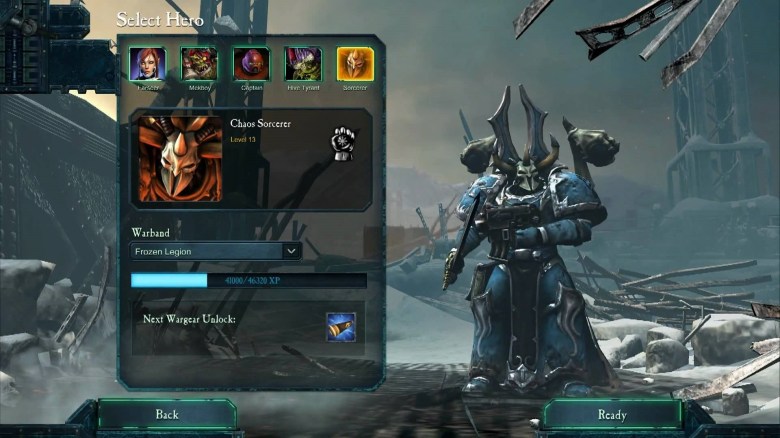Go back with the Back button
780x438 pixels.
(167, 414)
